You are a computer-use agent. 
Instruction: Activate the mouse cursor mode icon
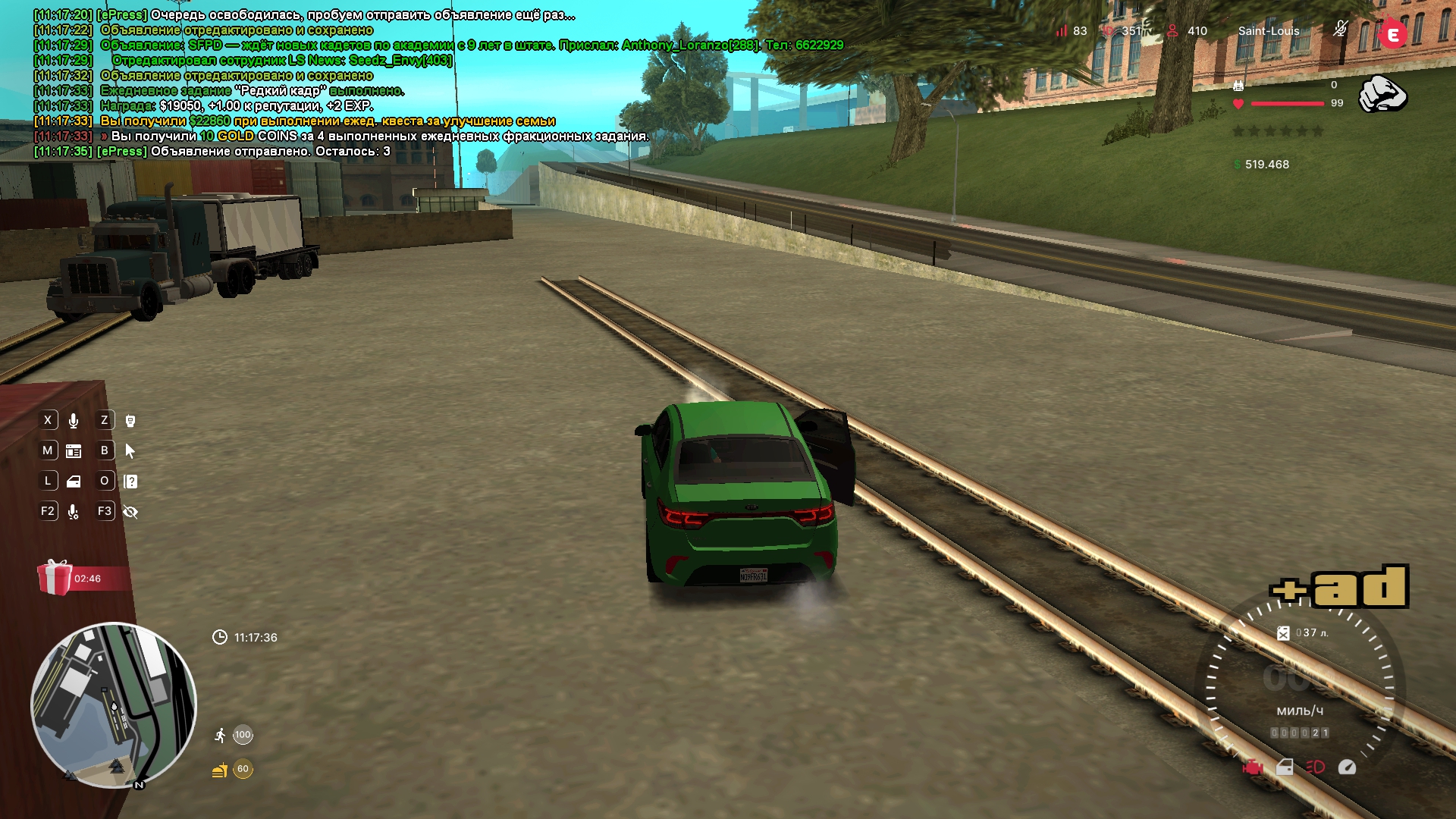tap(130, 451)
